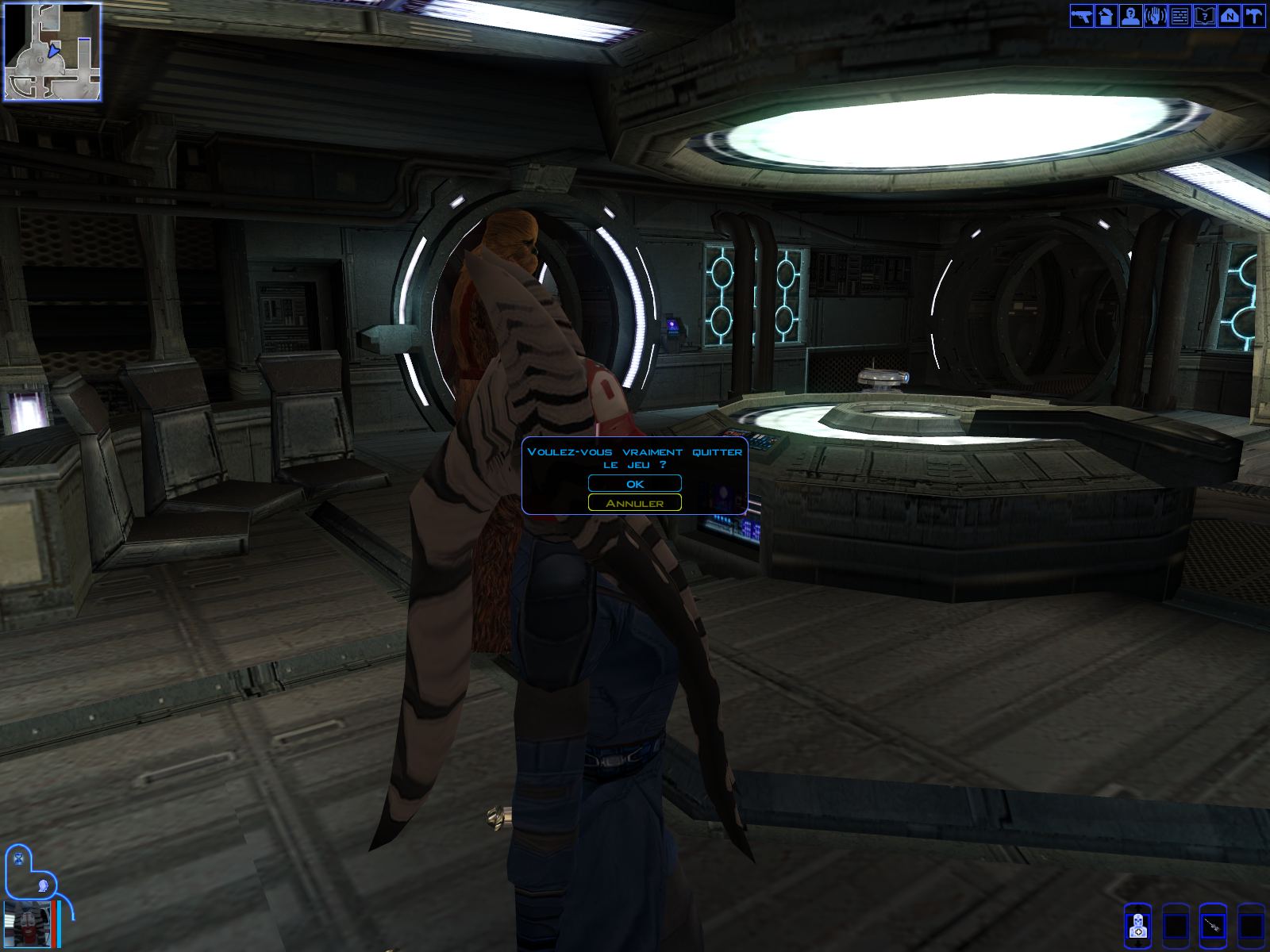1270x952 pixels.
Task: Use the medpac slot in action bar
Action: (1137, 926)
